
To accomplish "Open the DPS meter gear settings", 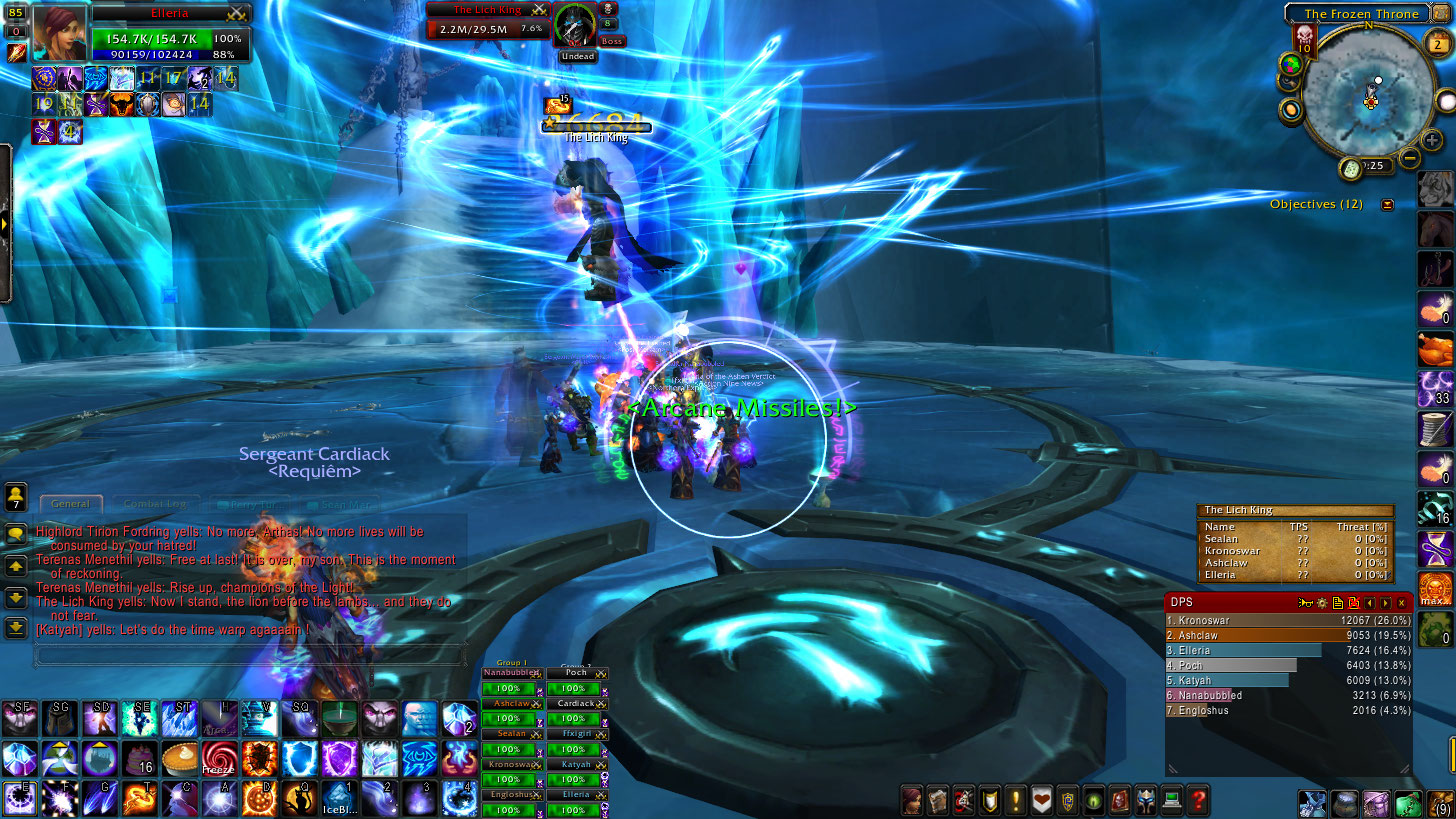I will coord(1321,603).
